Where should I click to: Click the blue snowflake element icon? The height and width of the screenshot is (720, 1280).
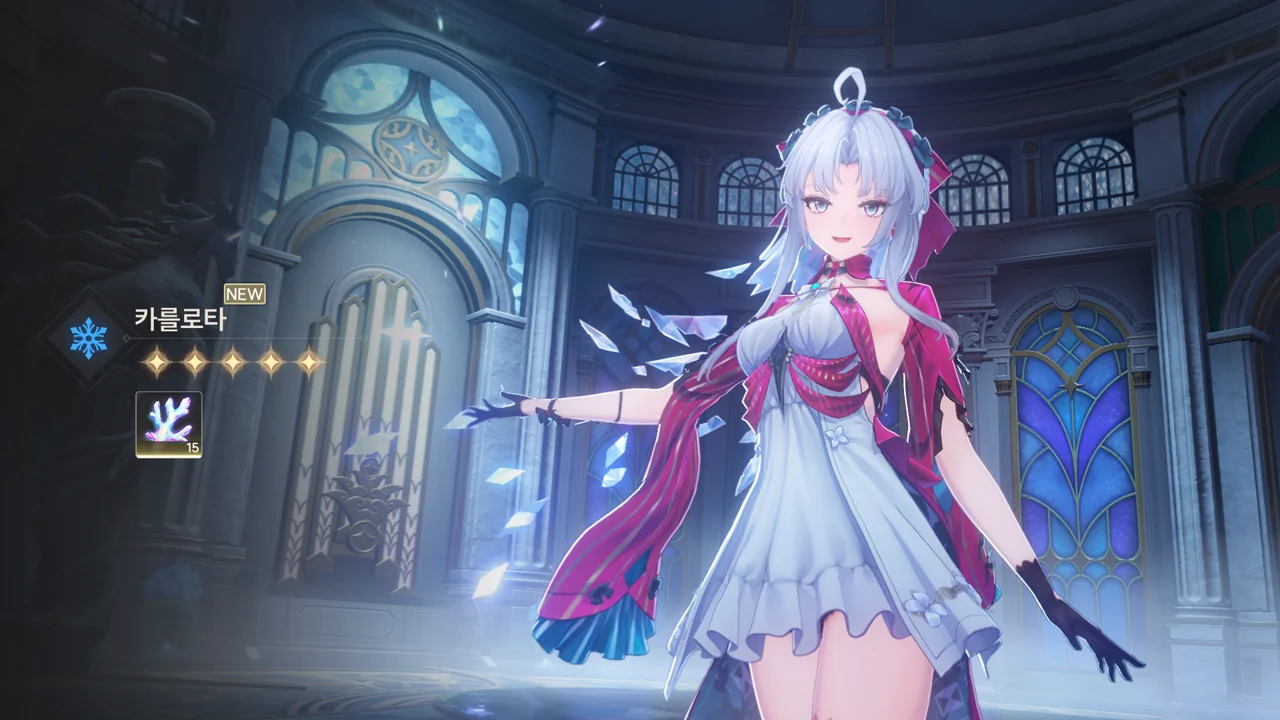tap(88, 339)
